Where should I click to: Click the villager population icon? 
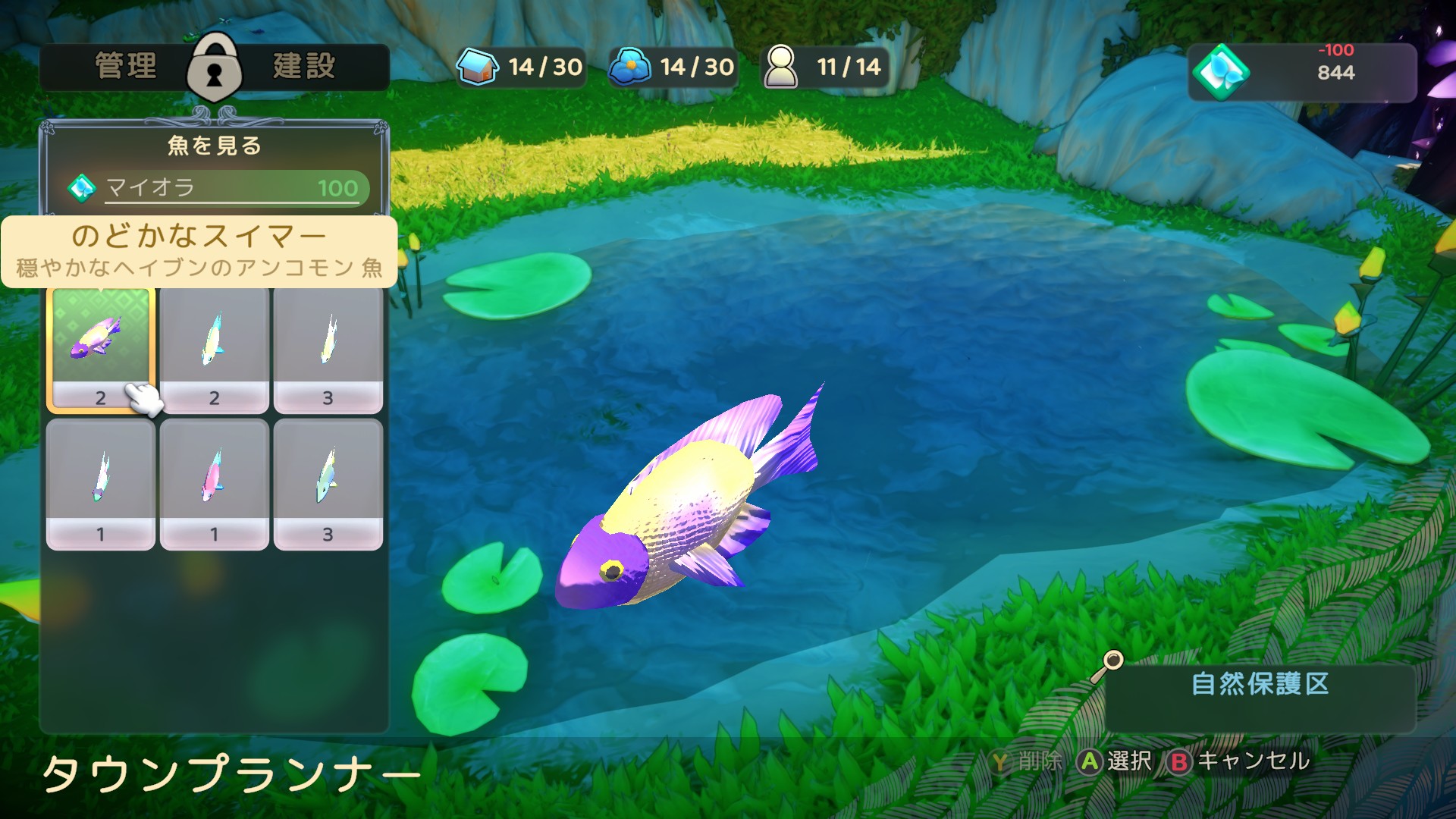pos(781,67)
